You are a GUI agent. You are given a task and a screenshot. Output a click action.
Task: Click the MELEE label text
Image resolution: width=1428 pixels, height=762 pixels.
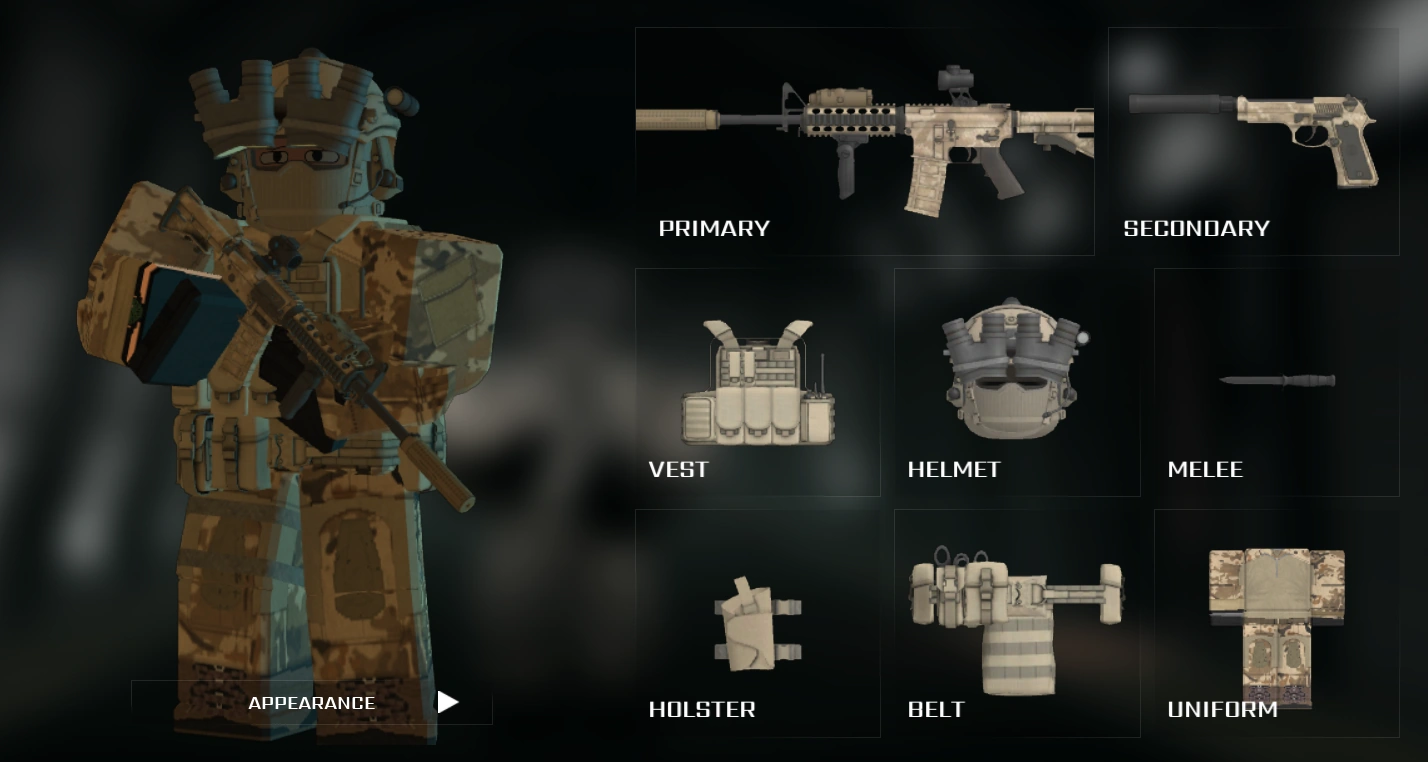coord(1206,469)
